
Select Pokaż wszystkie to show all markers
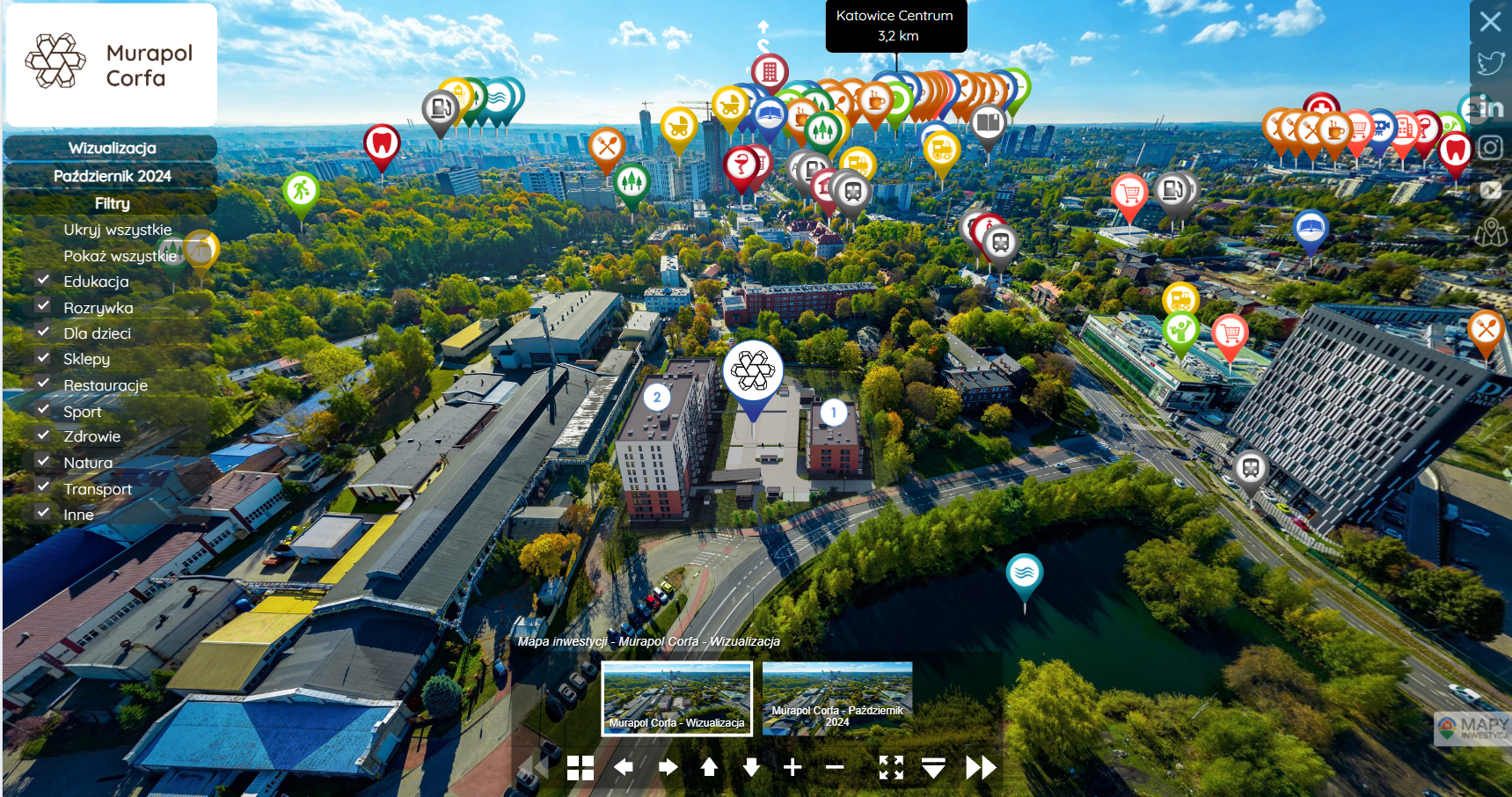click(120, 256)
